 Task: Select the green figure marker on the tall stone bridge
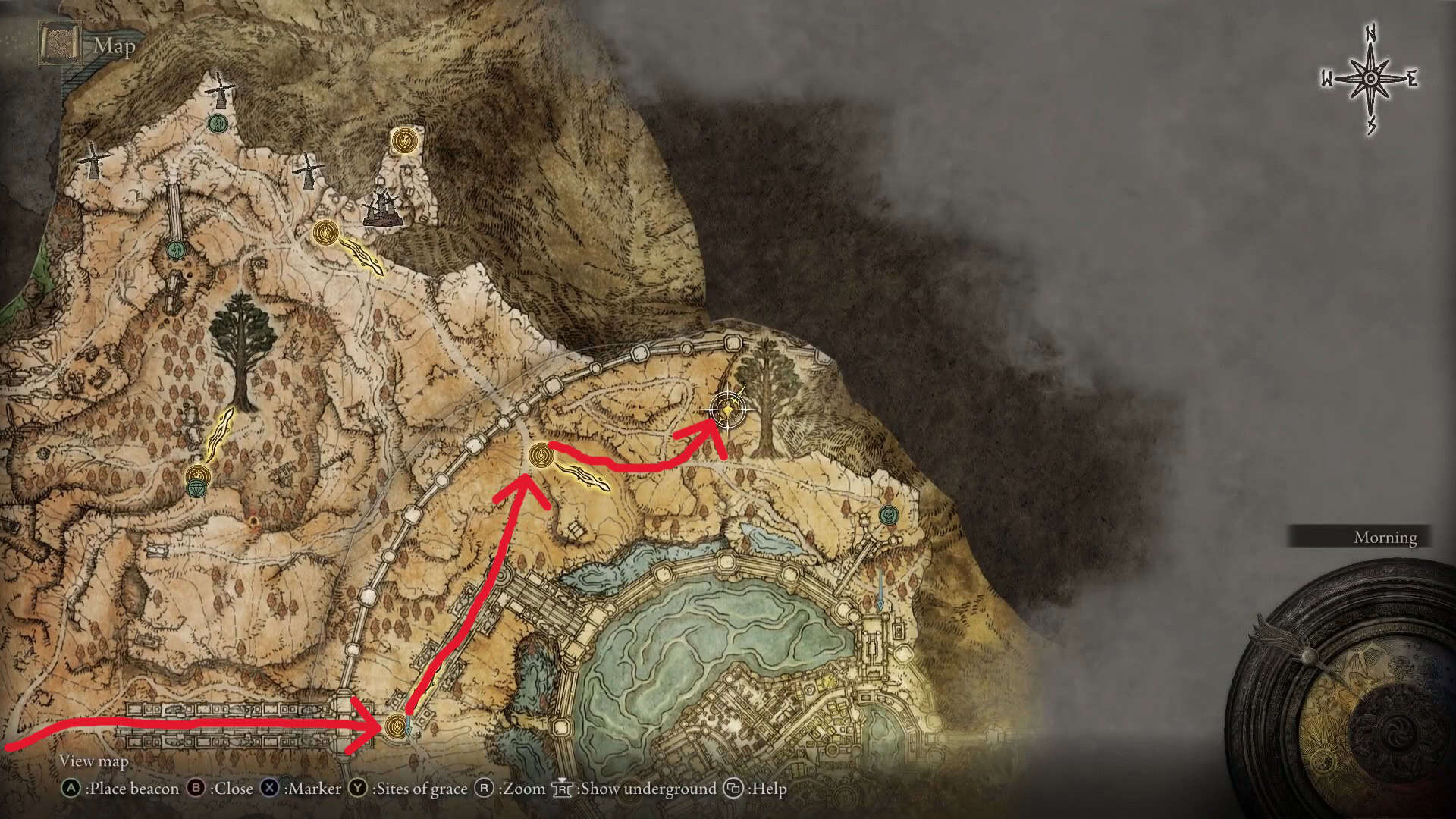[x=176, y=248]
